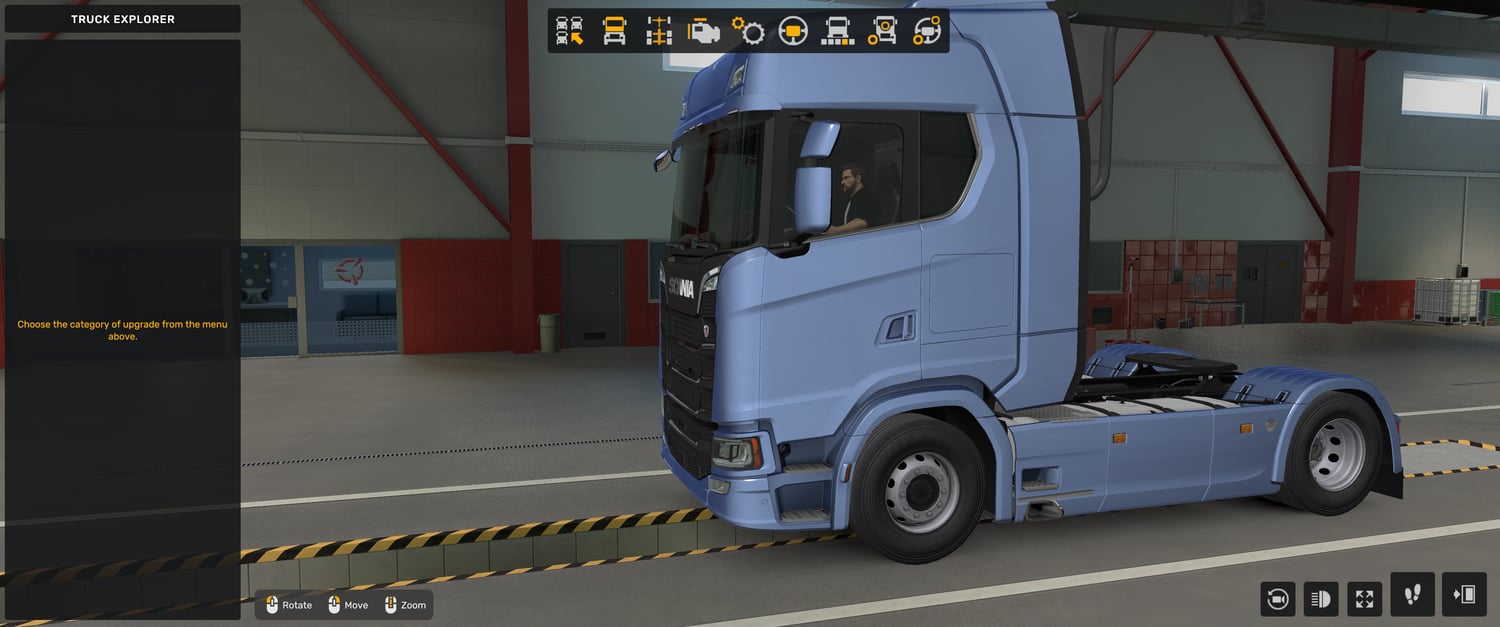Choose the chassis axle layout category
This screenshot has width=1500, height=627.
click(x=659, y=31)
